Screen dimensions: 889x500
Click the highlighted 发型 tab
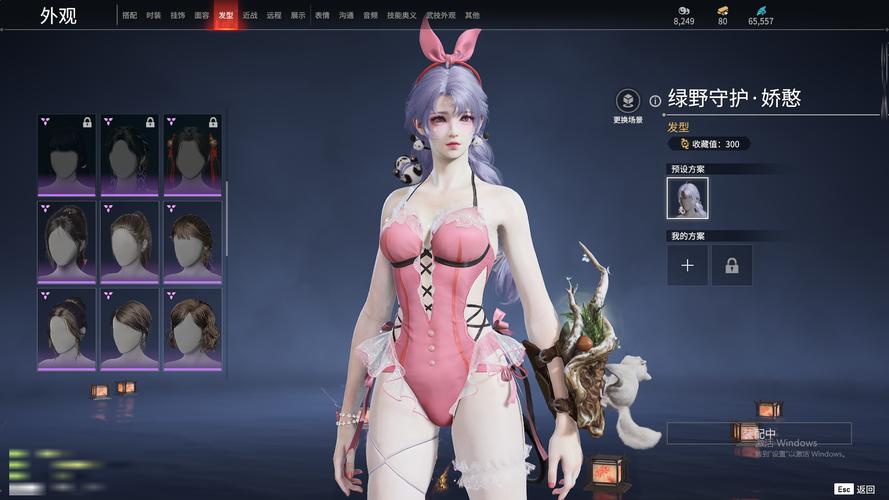[226, 16]
